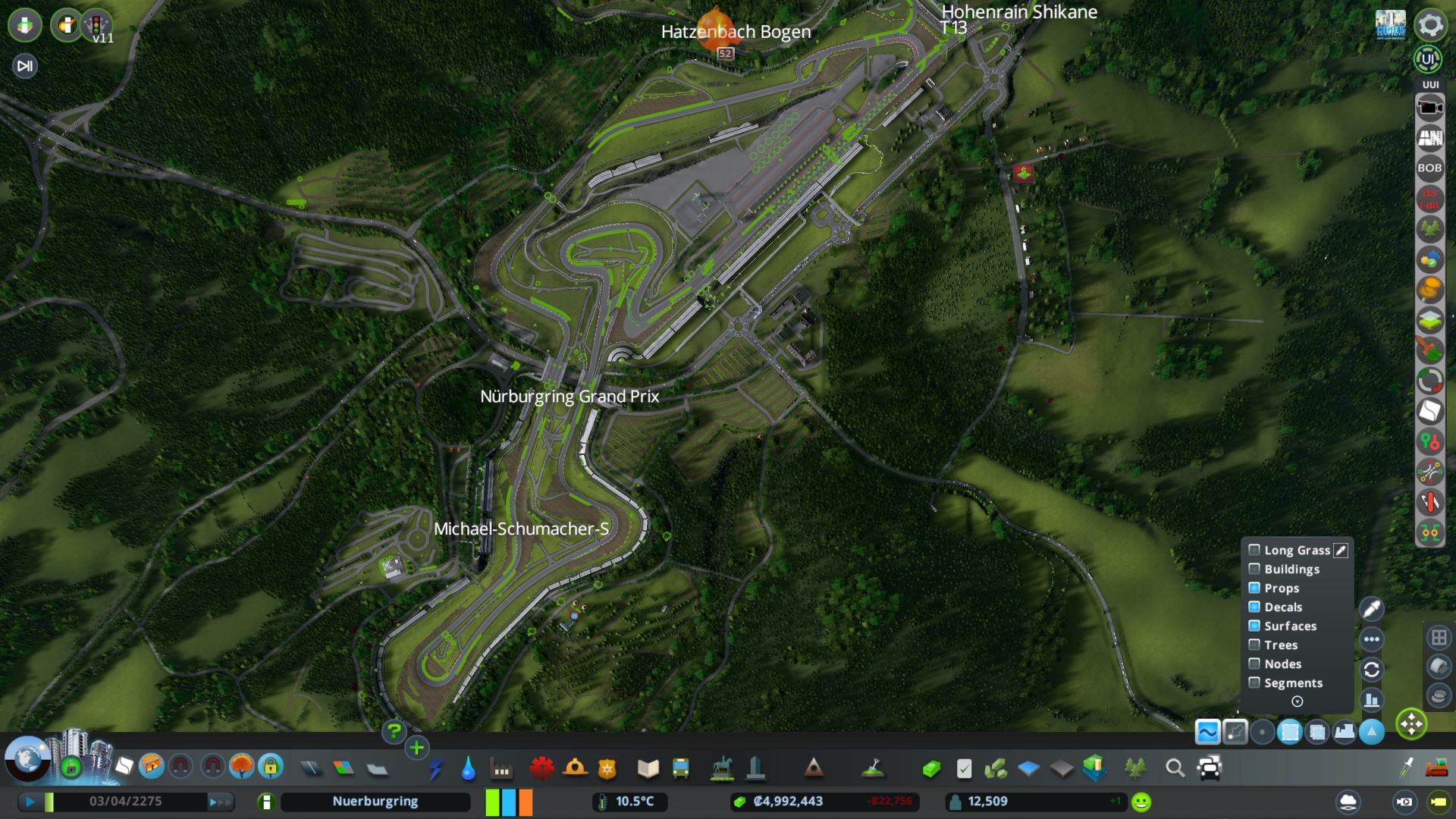
Task: Open the Water and Sewage services icon
Action: 469,768
